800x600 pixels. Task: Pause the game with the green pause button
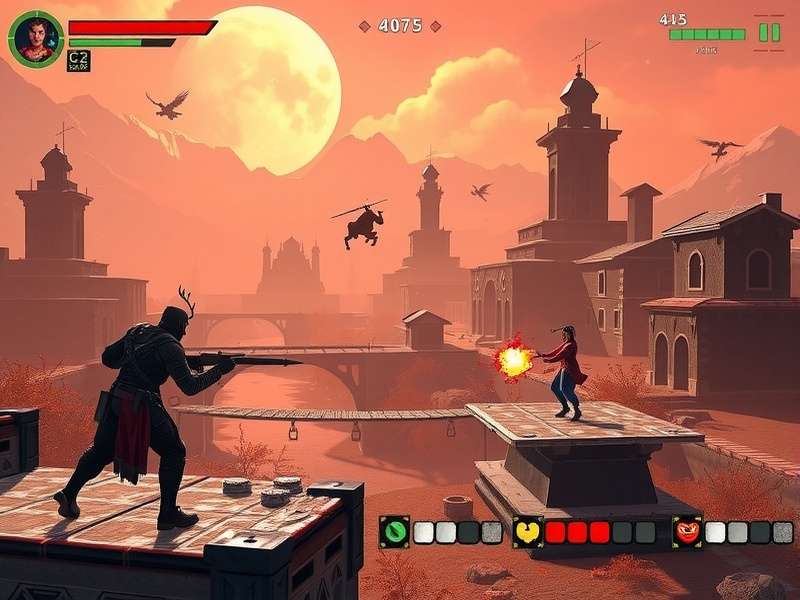click(769, 33)
